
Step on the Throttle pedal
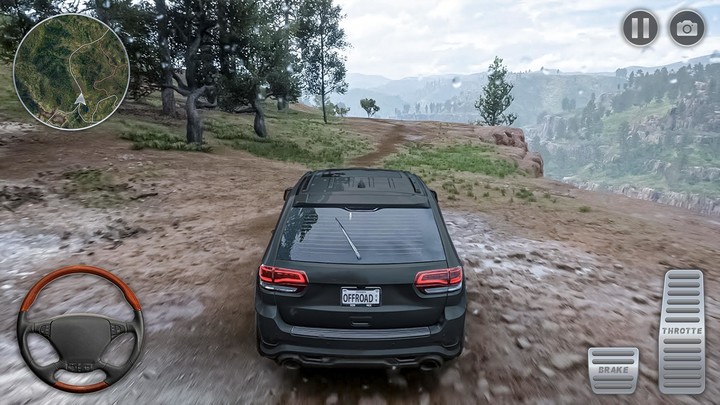(682, 332)
